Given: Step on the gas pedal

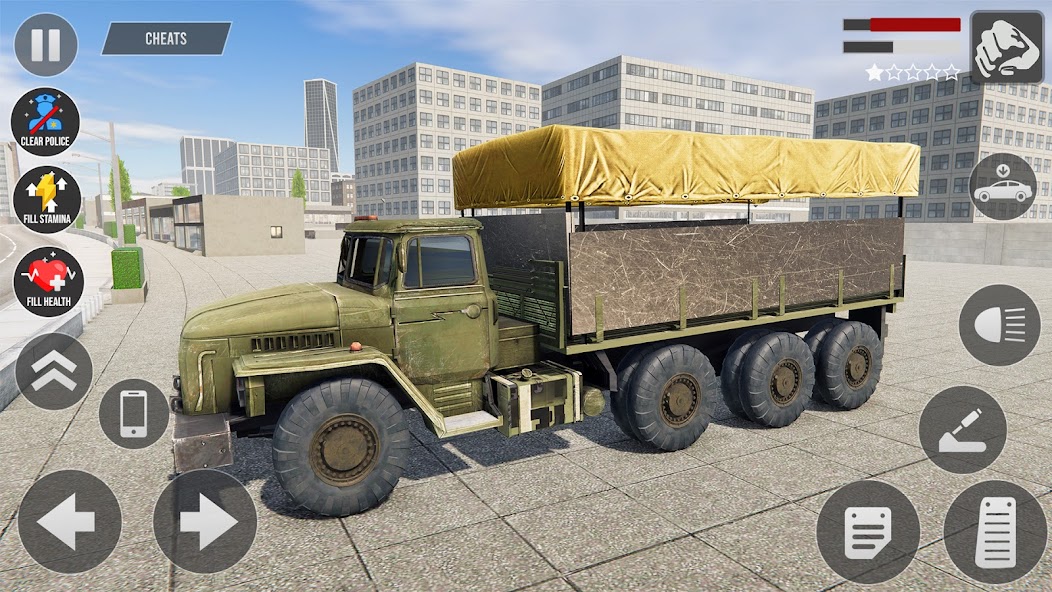Looking at the screenshot, I should (996, 531).
